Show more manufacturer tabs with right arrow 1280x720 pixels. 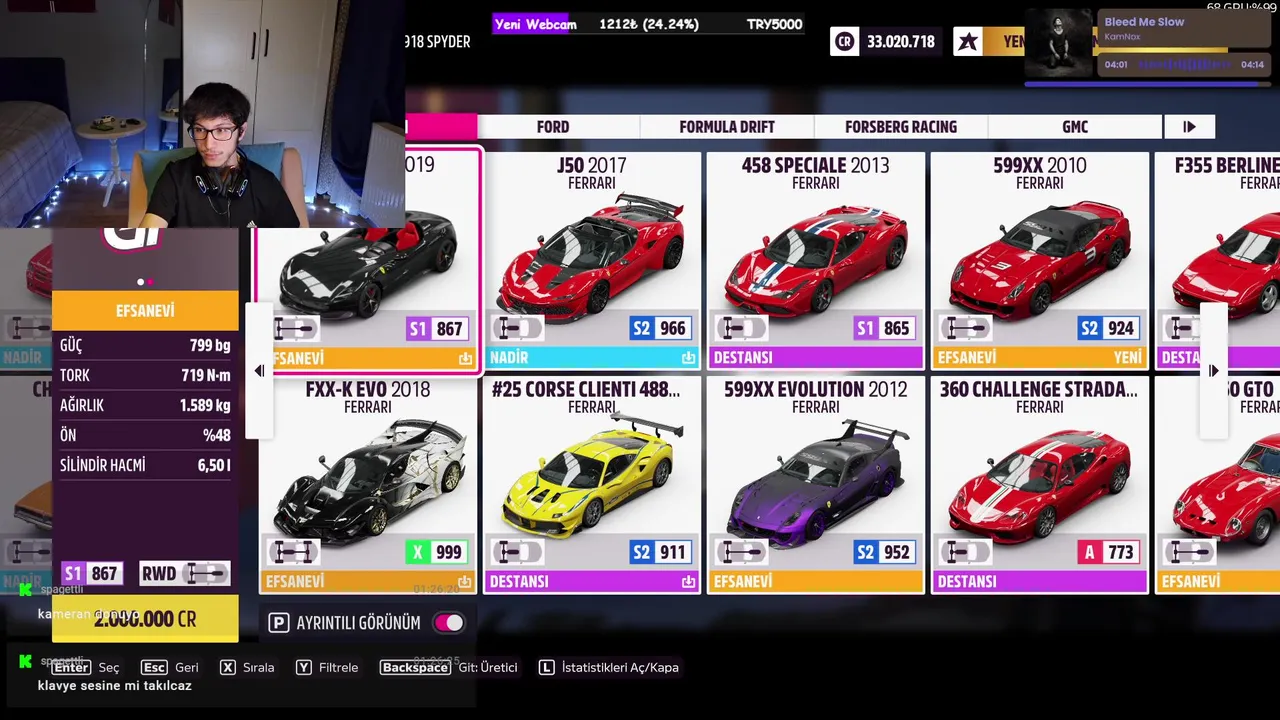(x=1189, y=127)
